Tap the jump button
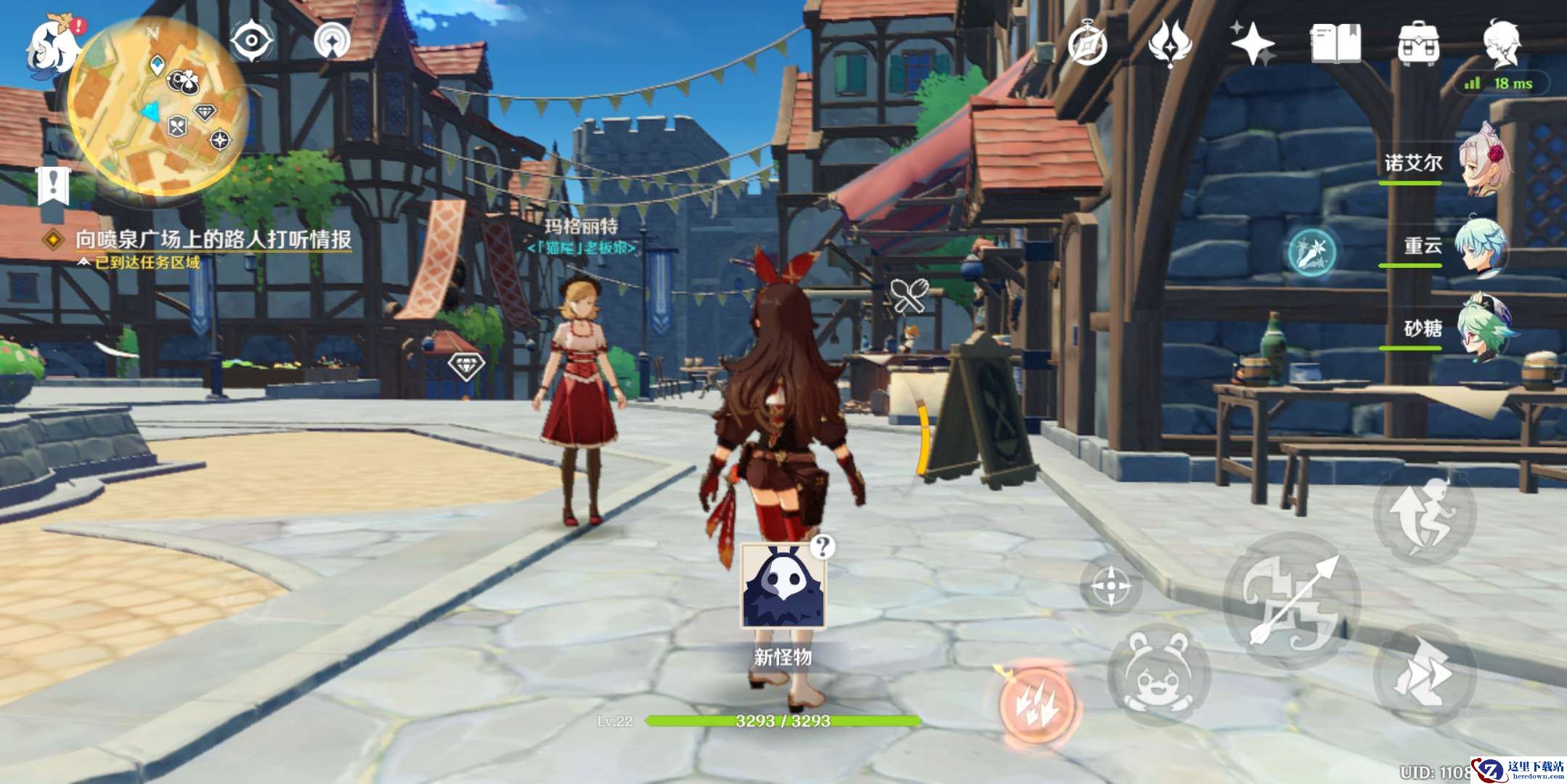1567x784 pixels. pos(1424,516)
